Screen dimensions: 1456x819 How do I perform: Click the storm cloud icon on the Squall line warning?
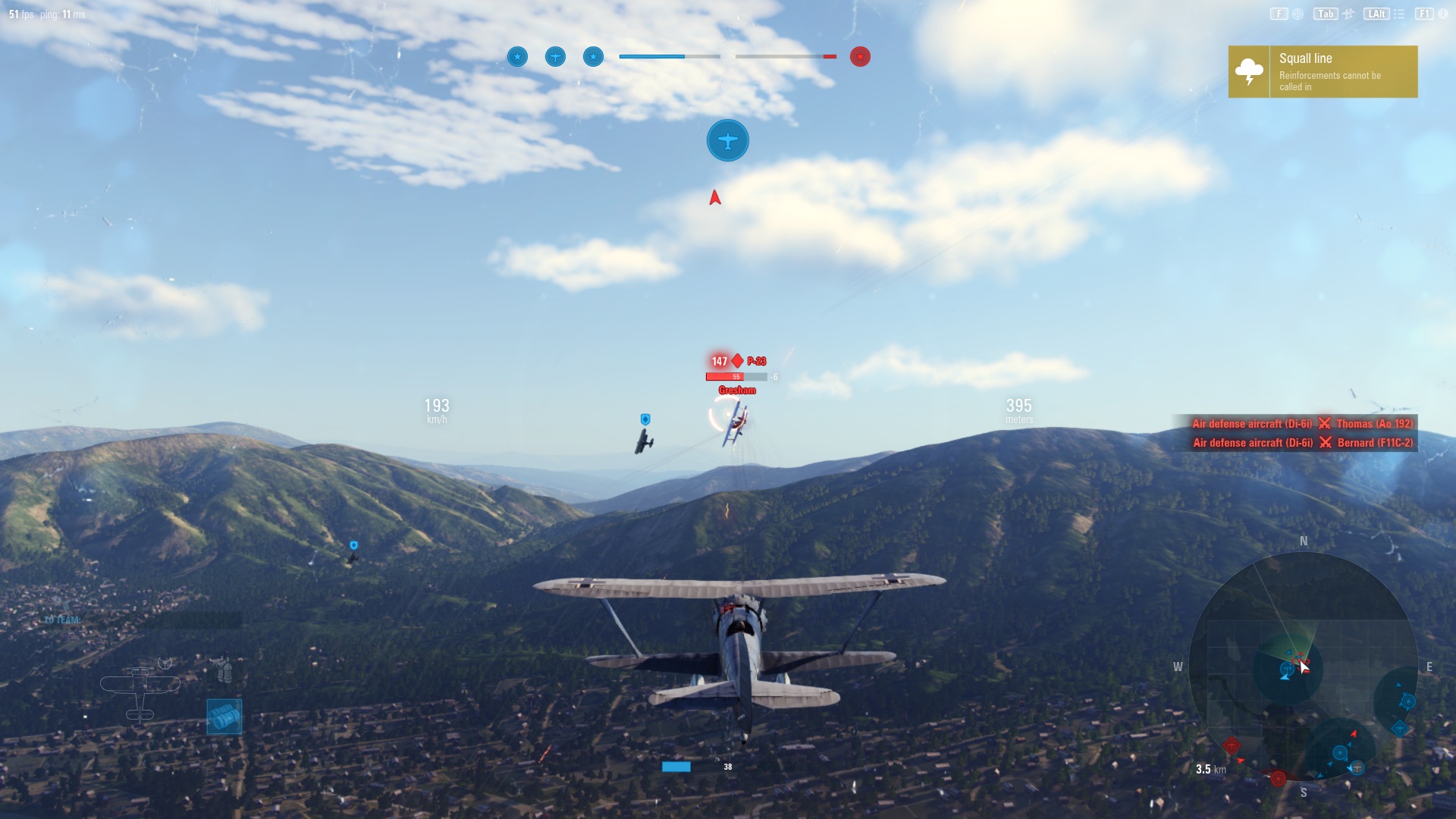pos(1247,71)
